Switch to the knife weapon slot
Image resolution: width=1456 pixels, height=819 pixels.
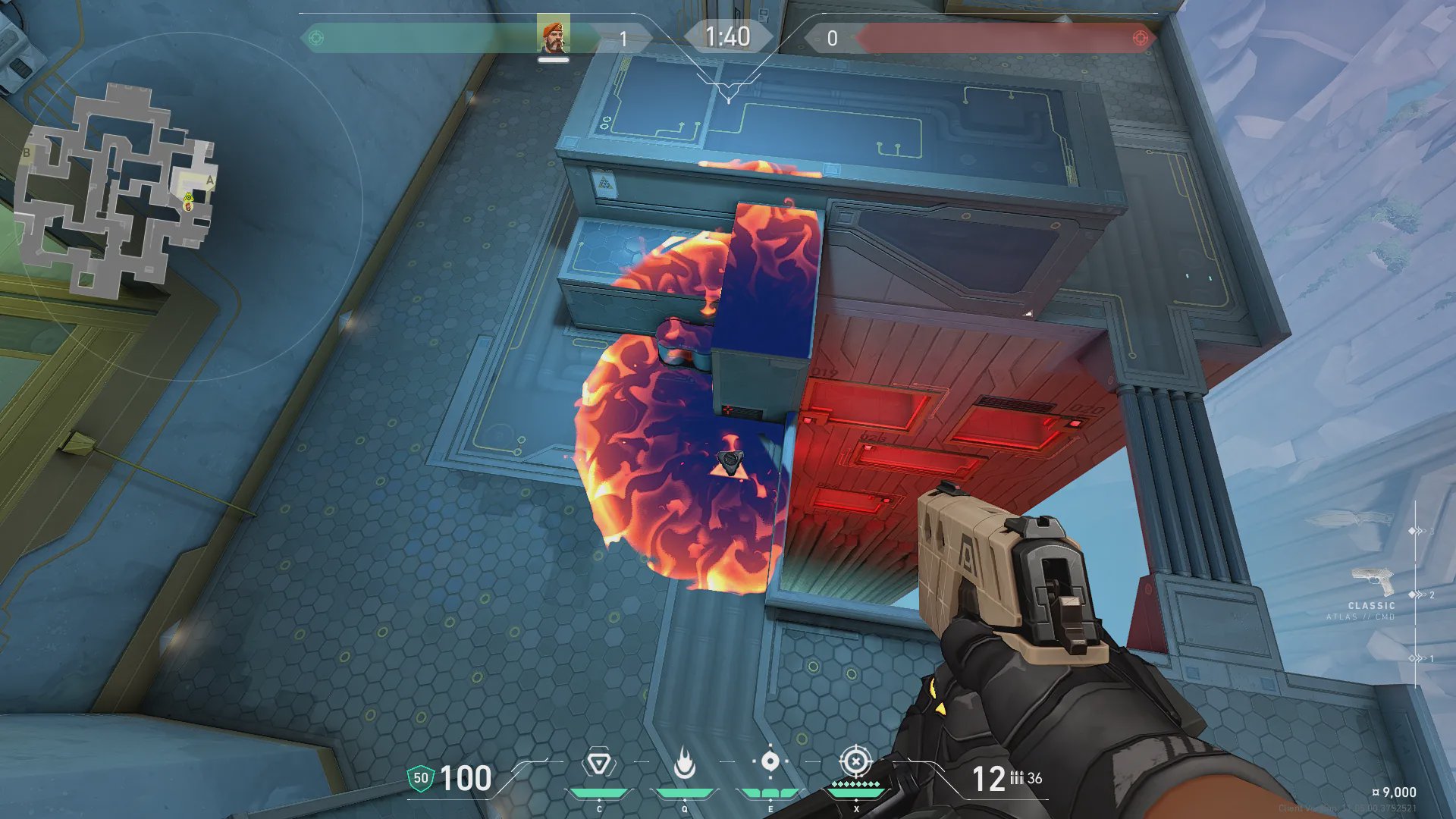(x=1350, y=521)
